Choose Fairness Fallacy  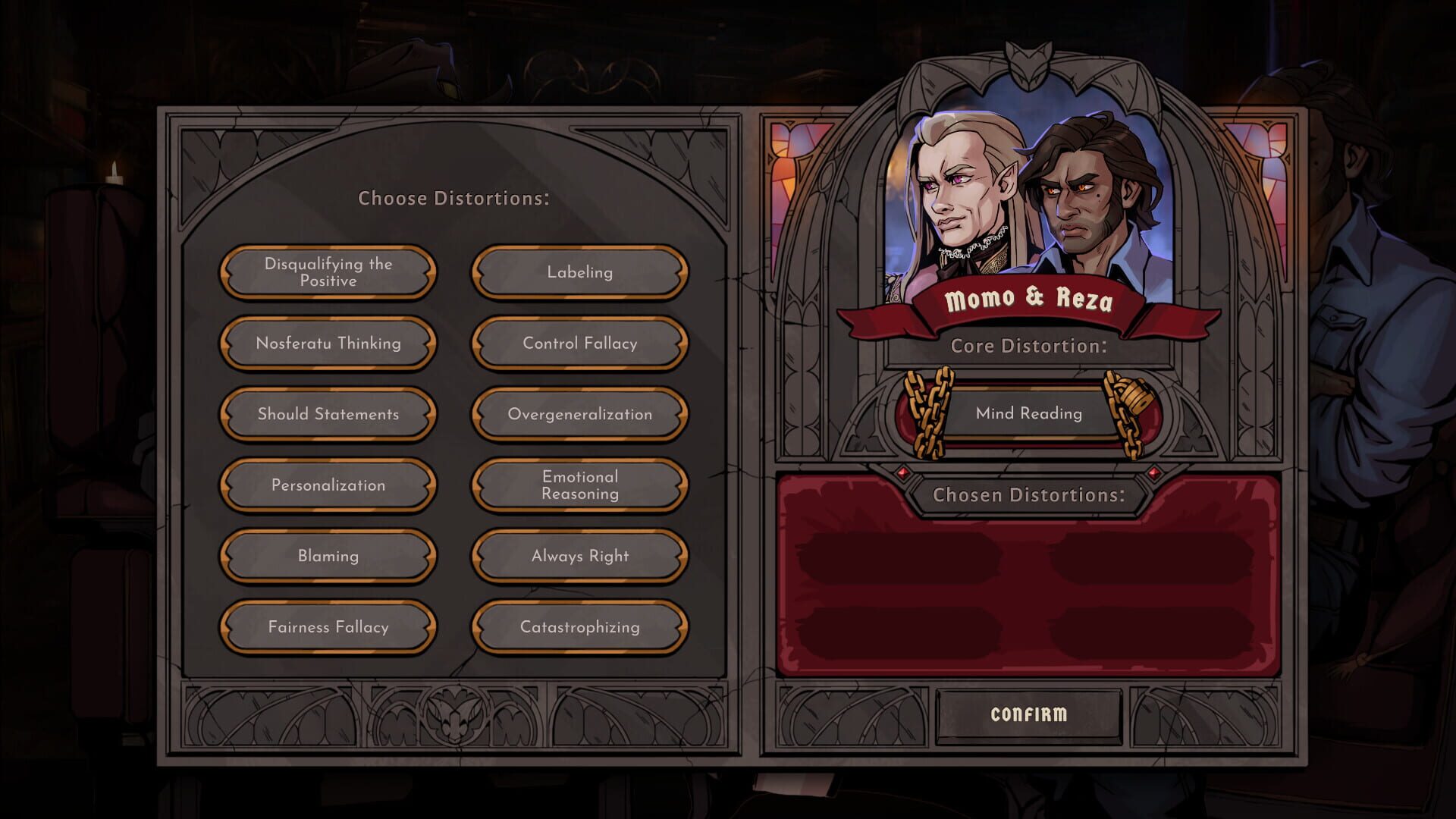pos(328,627)
